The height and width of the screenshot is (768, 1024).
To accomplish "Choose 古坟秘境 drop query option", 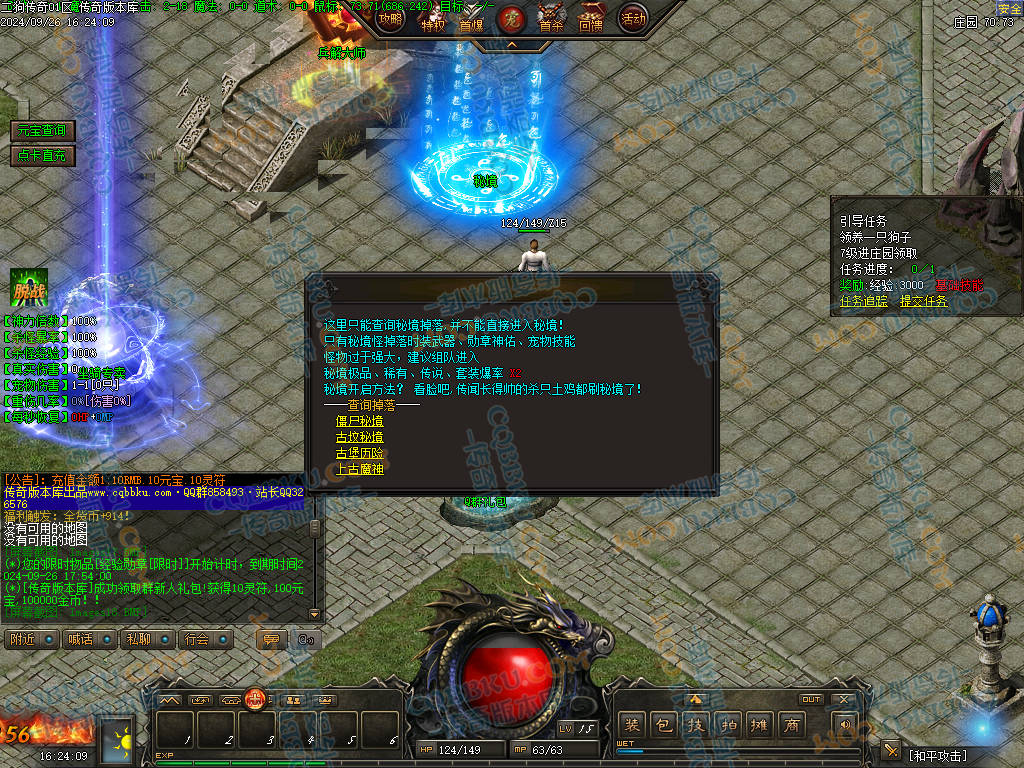I will (x=359, y=437).
